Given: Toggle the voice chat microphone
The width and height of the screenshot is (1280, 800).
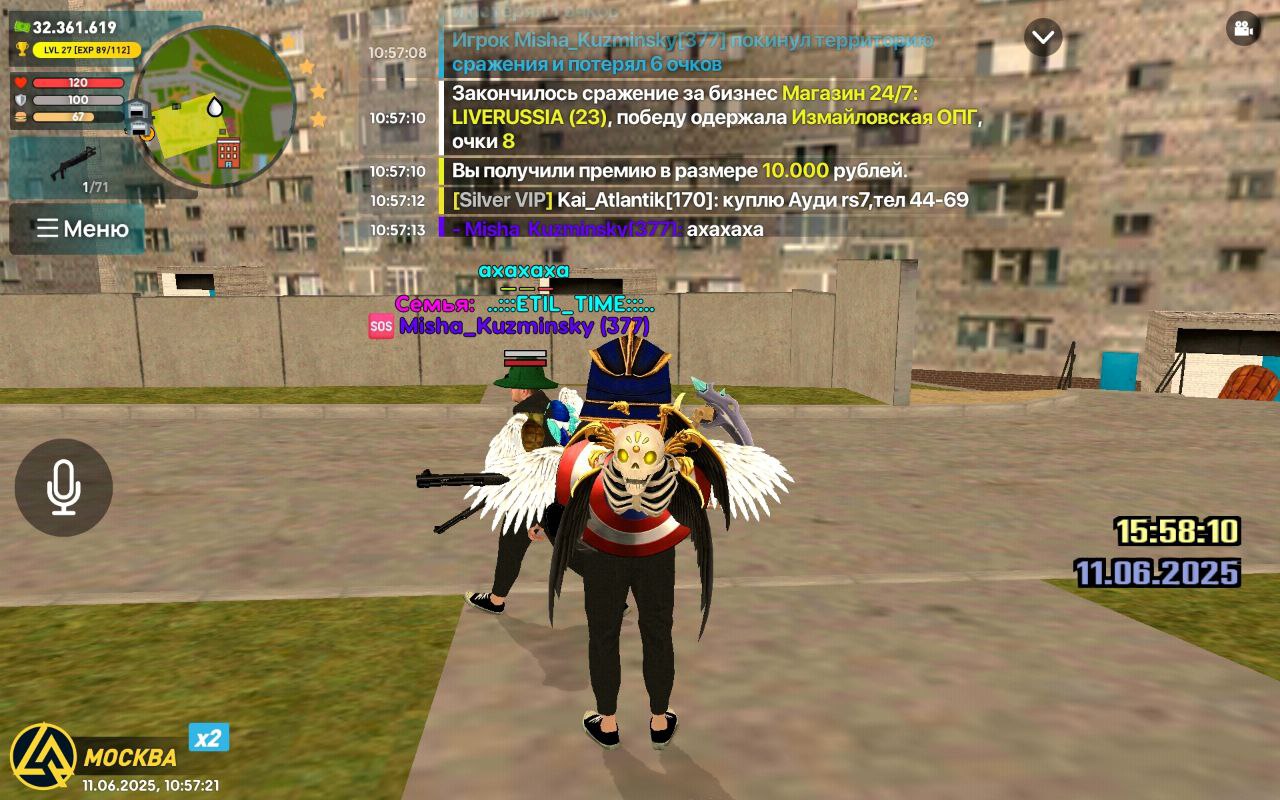Looking at the screenshot, I should click(x=62, y=487).
